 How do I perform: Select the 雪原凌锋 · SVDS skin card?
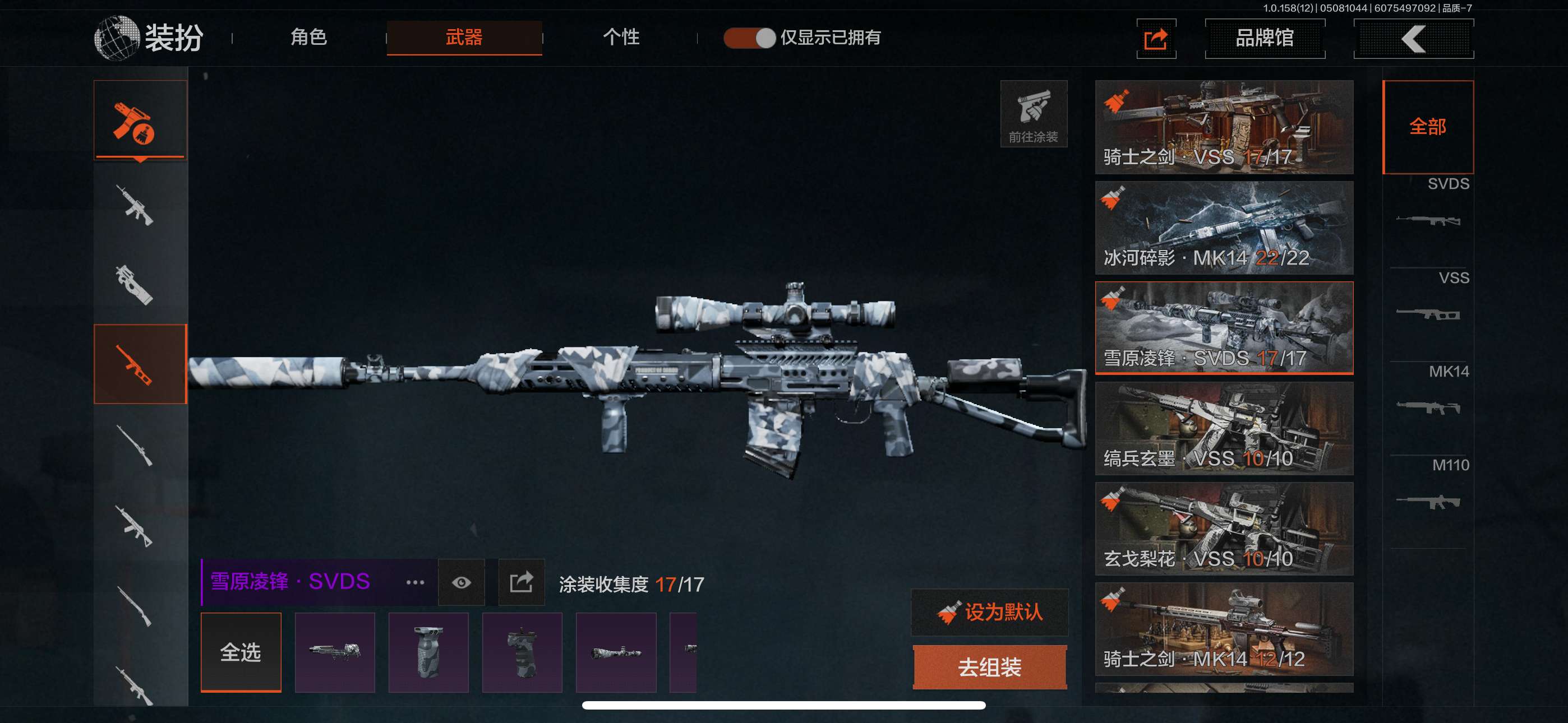[1224, 327]
